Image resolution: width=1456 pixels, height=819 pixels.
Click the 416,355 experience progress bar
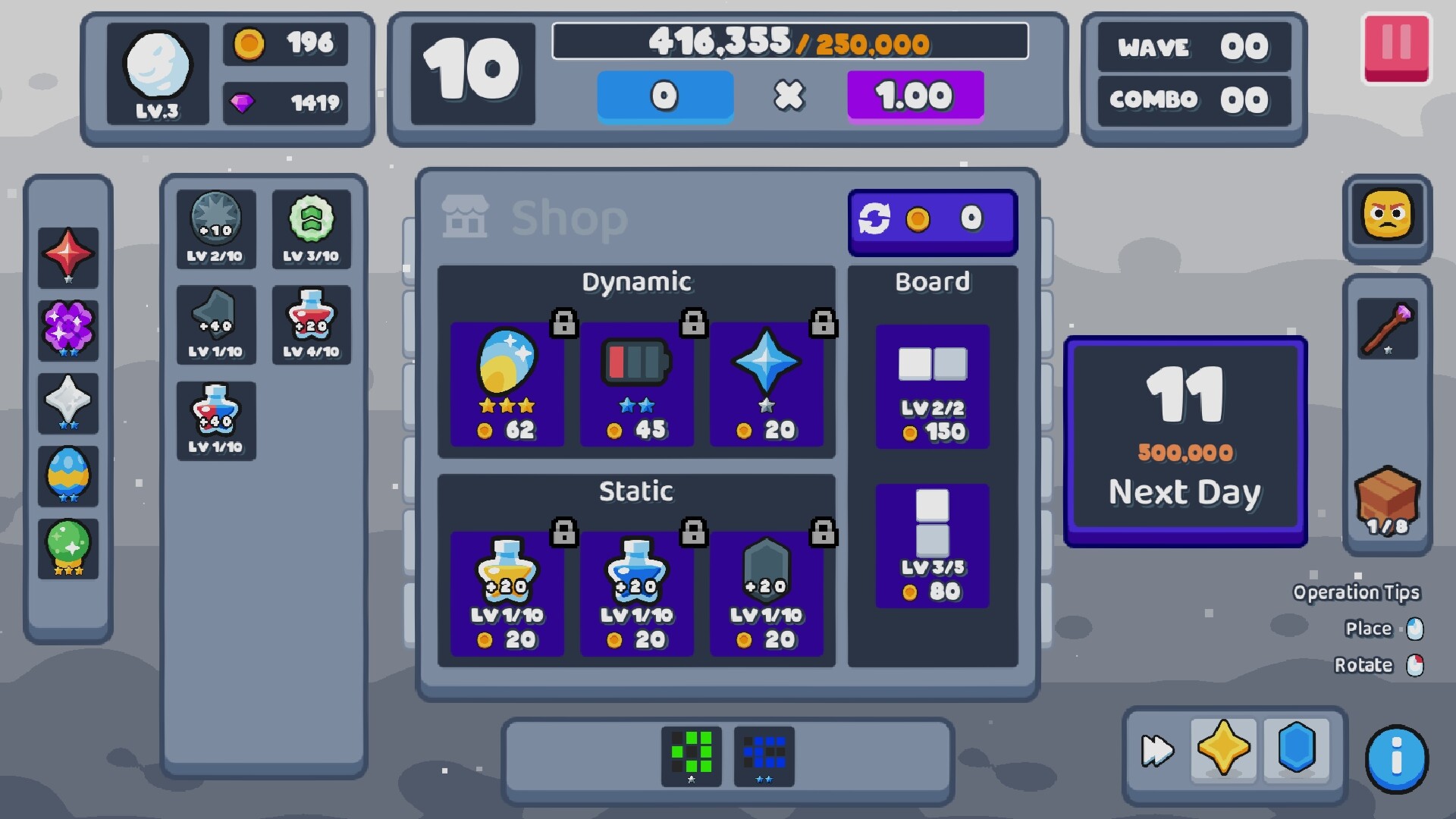789,42
